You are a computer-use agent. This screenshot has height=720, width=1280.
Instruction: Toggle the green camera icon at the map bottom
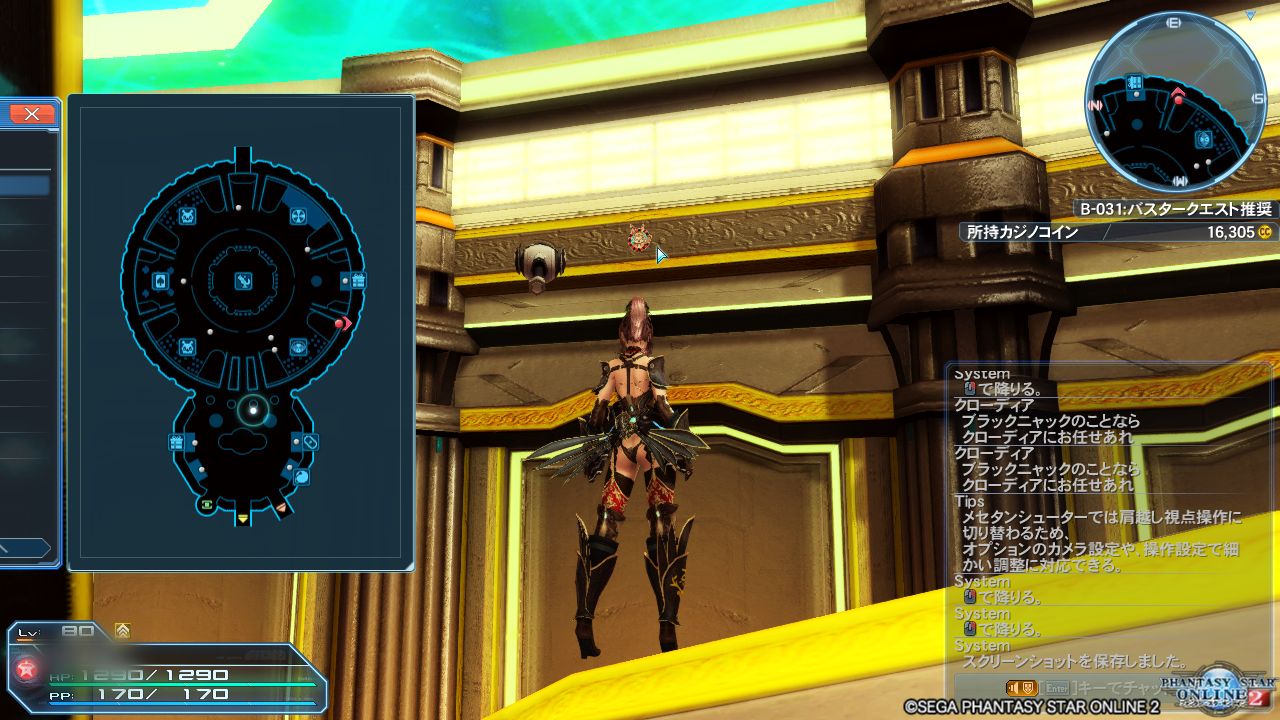pos(207,505)
